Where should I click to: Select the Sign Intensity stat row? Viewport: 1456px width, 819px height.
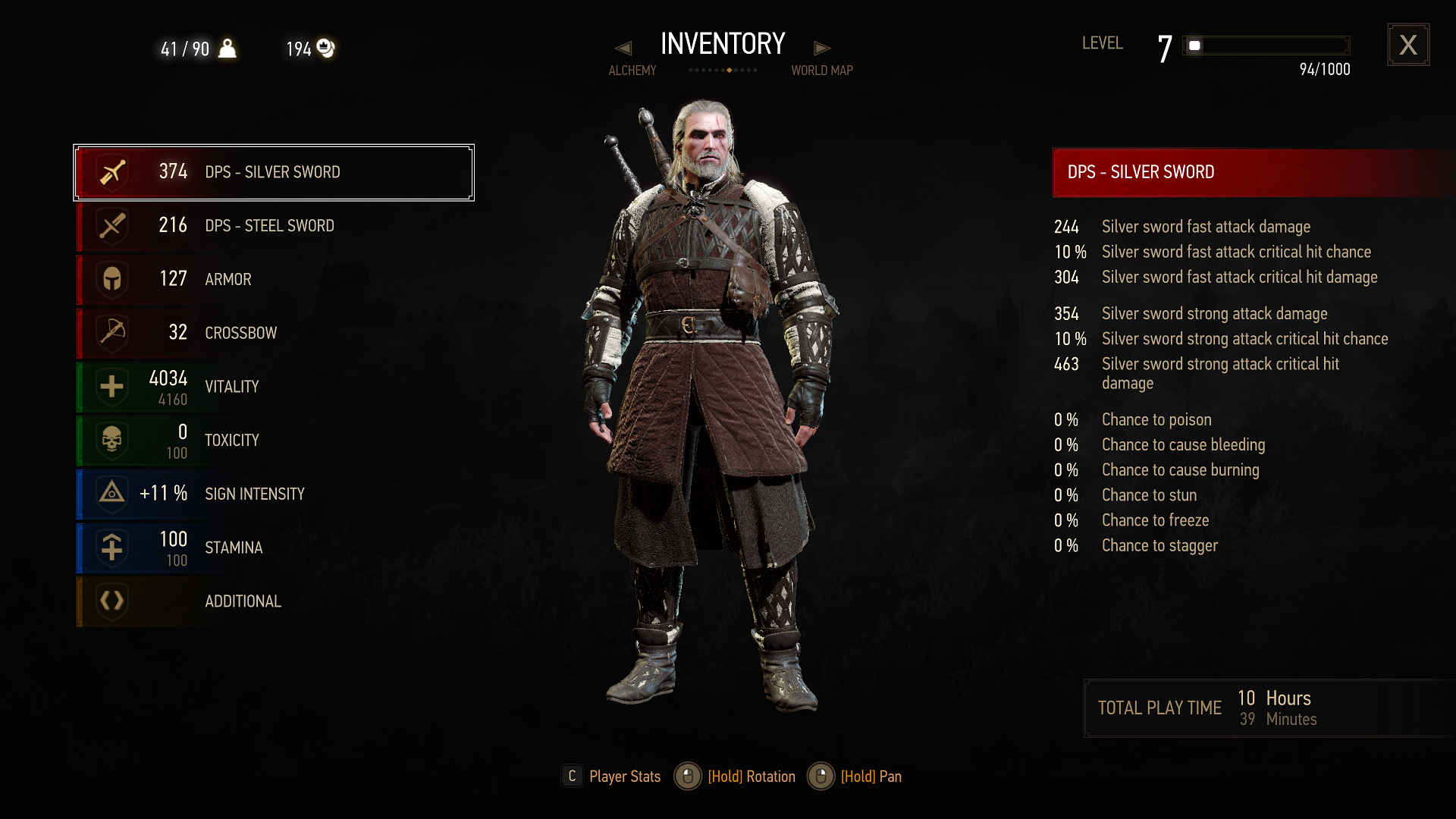273,494
